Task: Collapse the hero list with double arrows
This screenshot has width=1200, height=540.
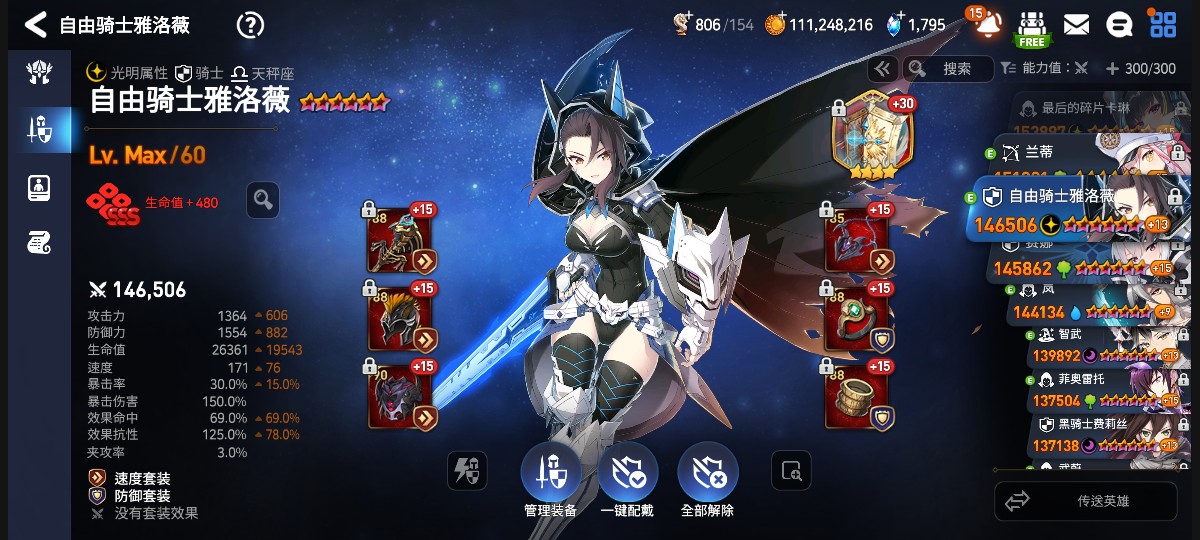Action: pos(882,69)
